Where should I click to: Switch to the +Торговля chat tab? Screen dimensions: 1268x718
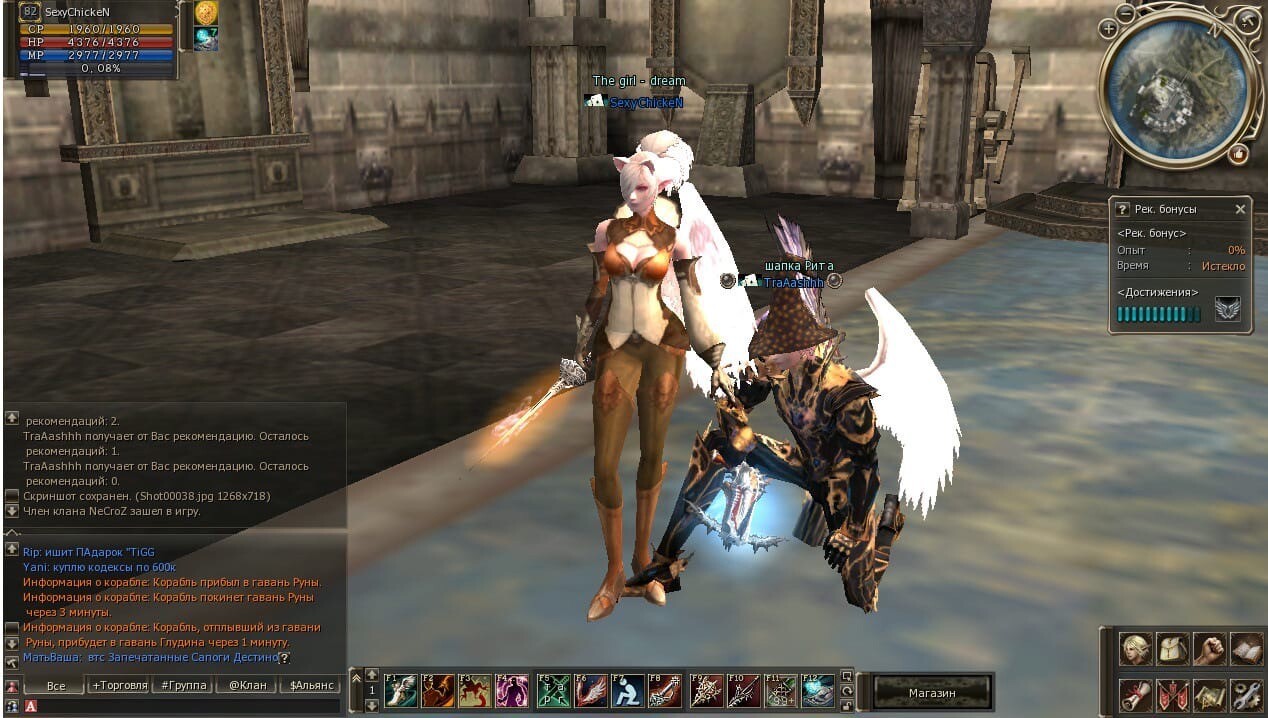(119, 686)
